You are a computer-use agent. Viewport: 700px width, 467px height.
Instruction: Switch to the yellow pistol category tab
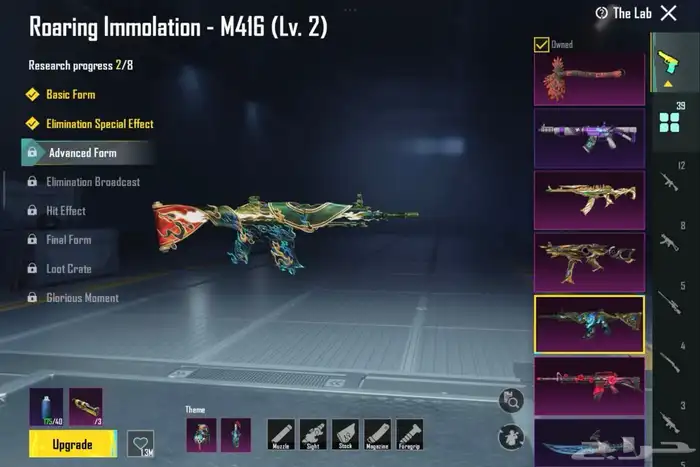(667, 60)
